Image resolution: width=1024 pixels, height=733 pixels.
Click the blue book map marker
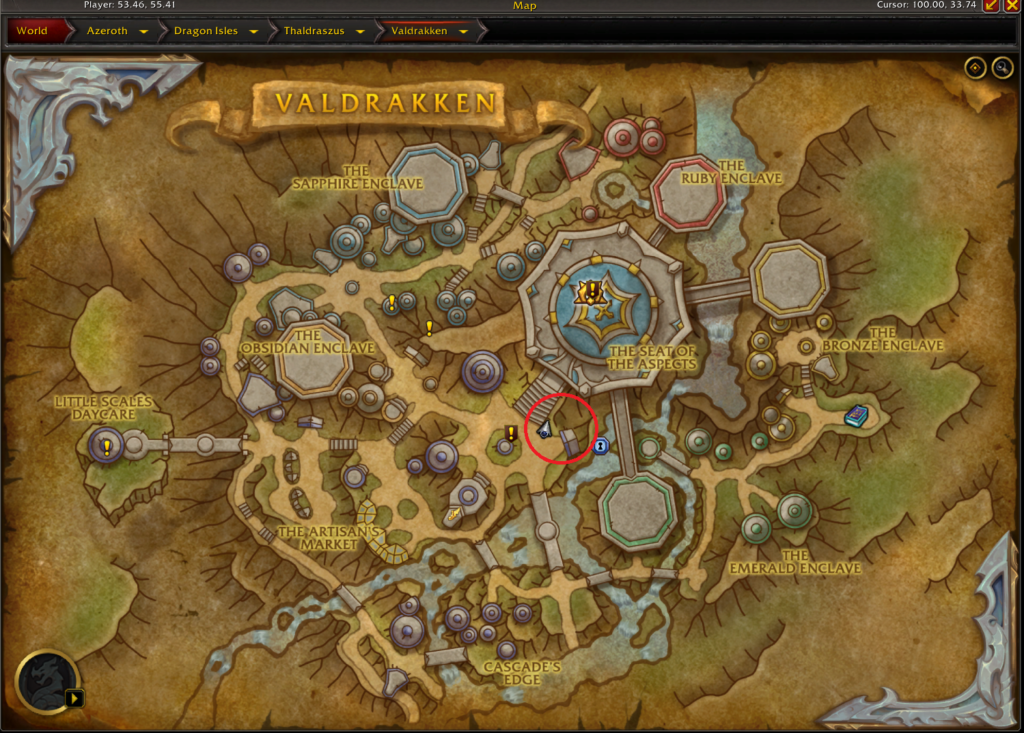(856, 415)
